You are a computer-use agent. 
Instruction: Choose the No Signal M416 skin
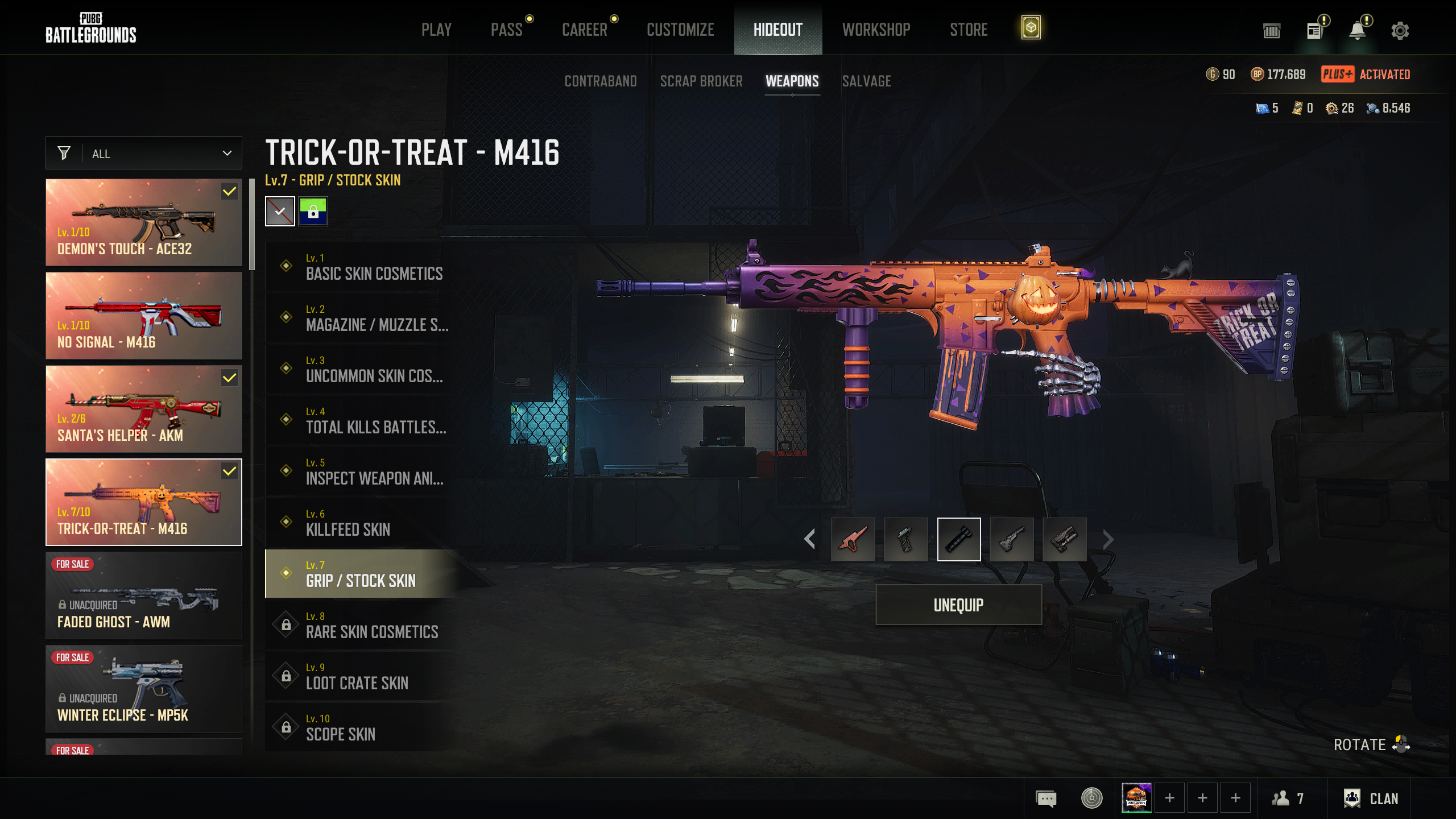click(x=144, y=316)
